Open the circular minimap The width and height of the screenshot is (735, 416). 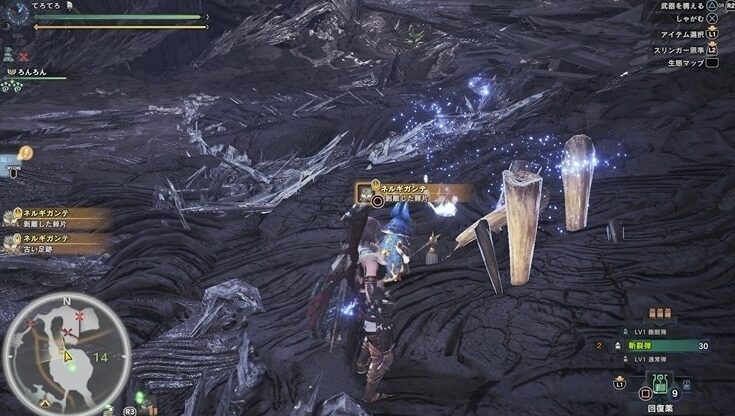point(66,352)
